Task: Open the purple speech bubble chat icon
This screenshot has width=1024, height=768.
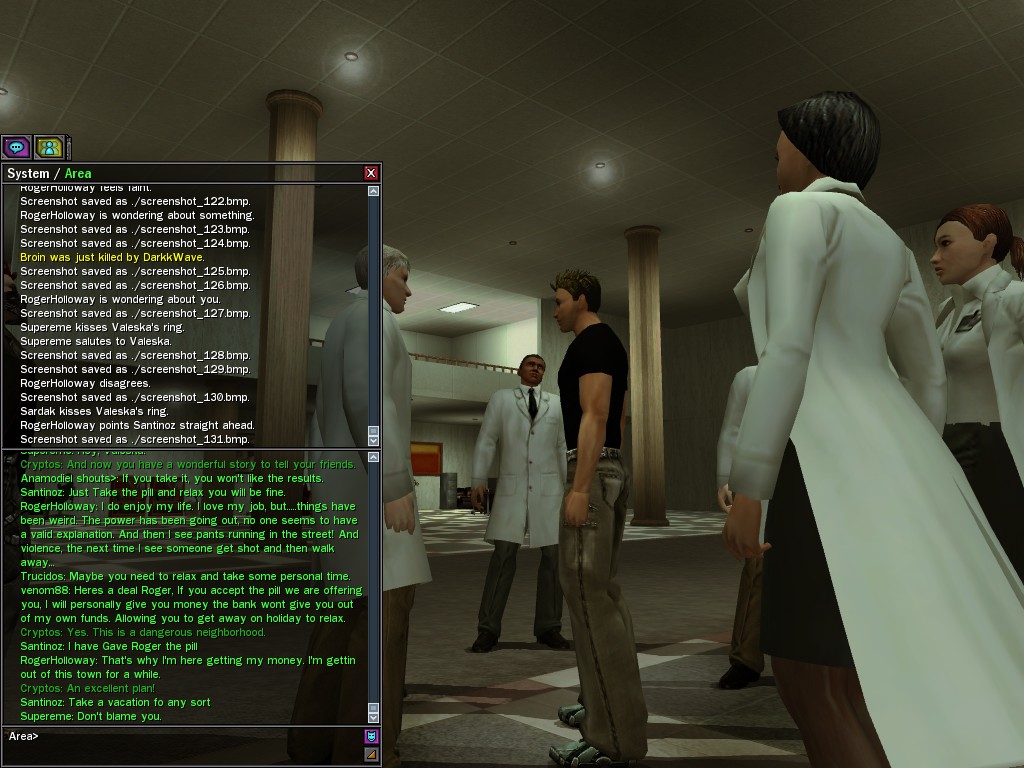Action: (x=16, y=147)
